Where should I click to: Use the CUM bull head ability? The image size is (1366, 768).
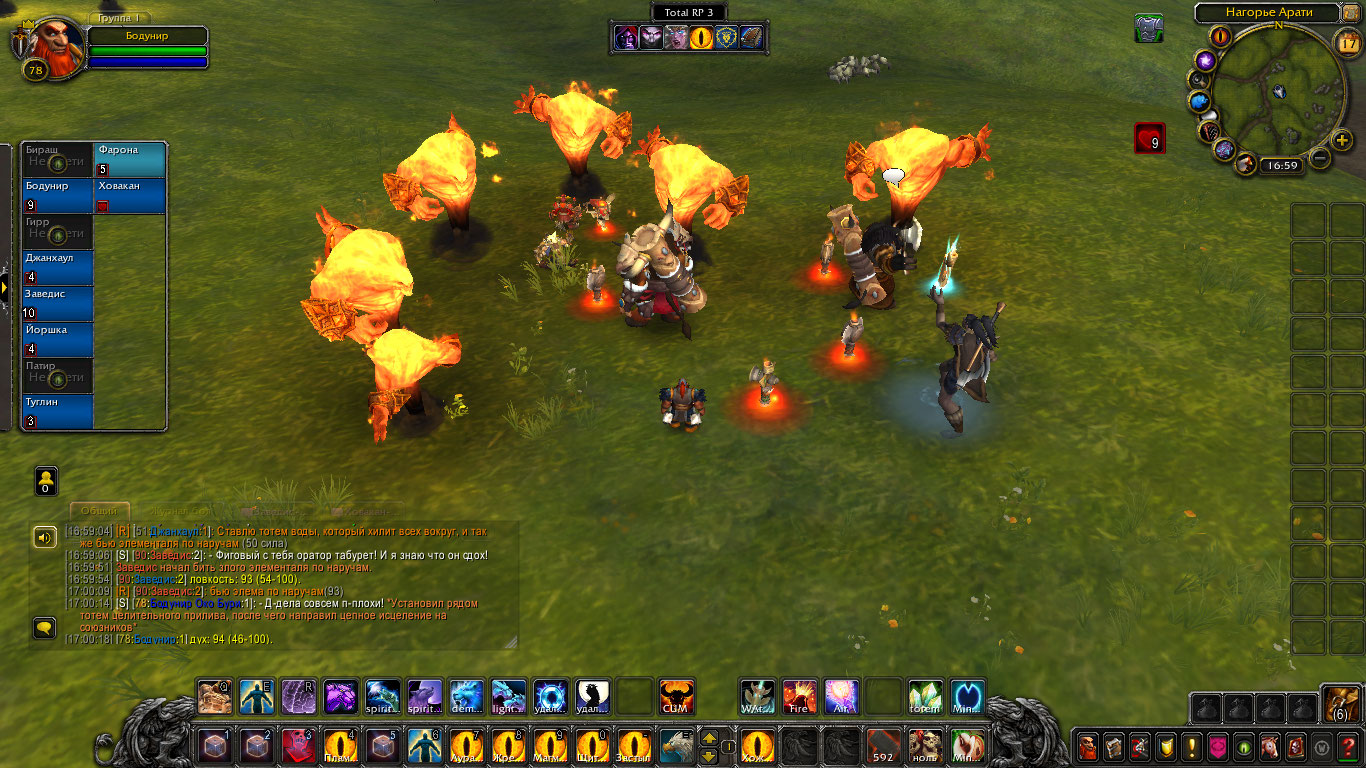coord(677,697)
